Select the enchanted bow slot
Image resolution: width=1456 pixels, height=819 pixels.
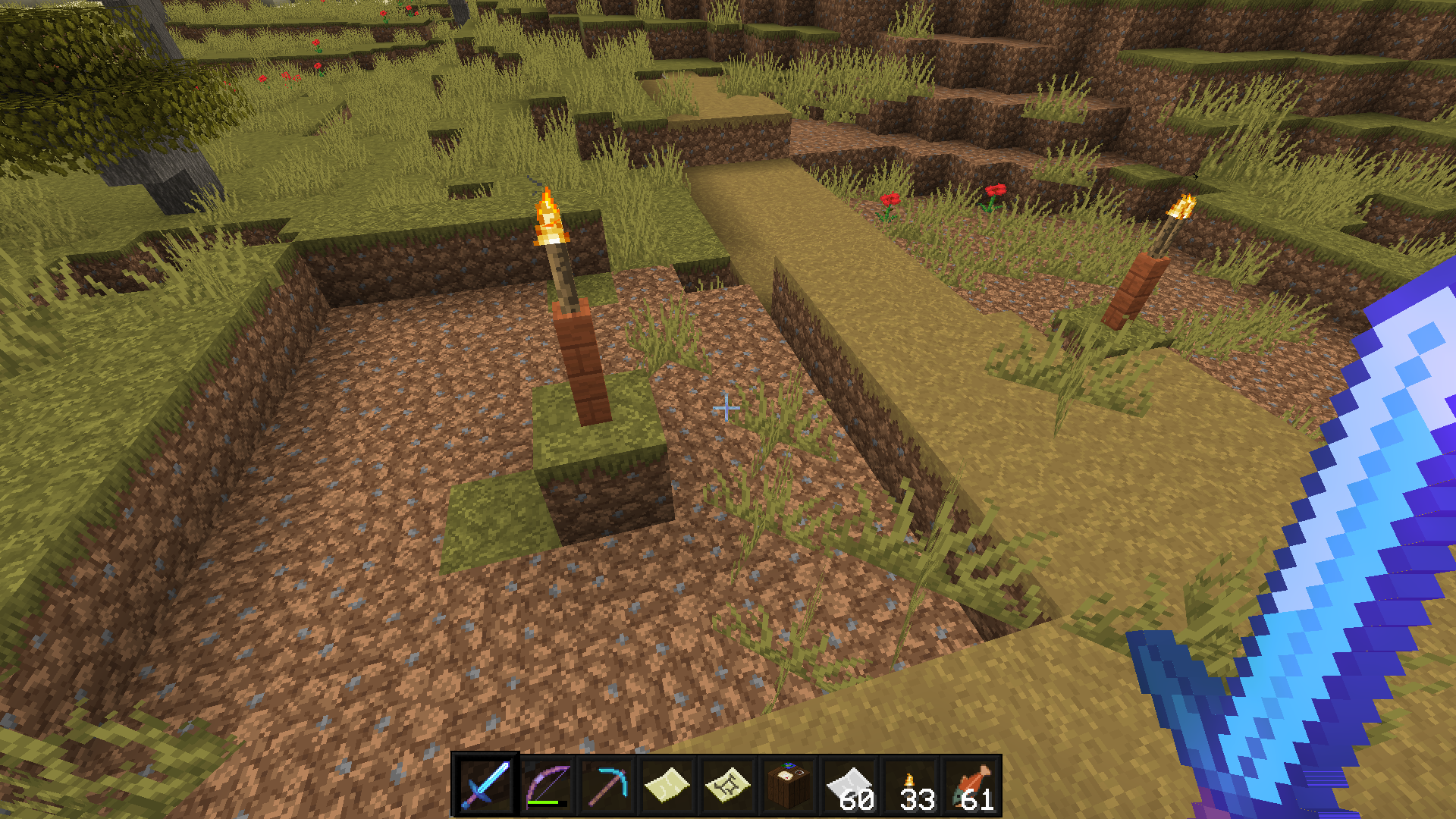[546, 786]
